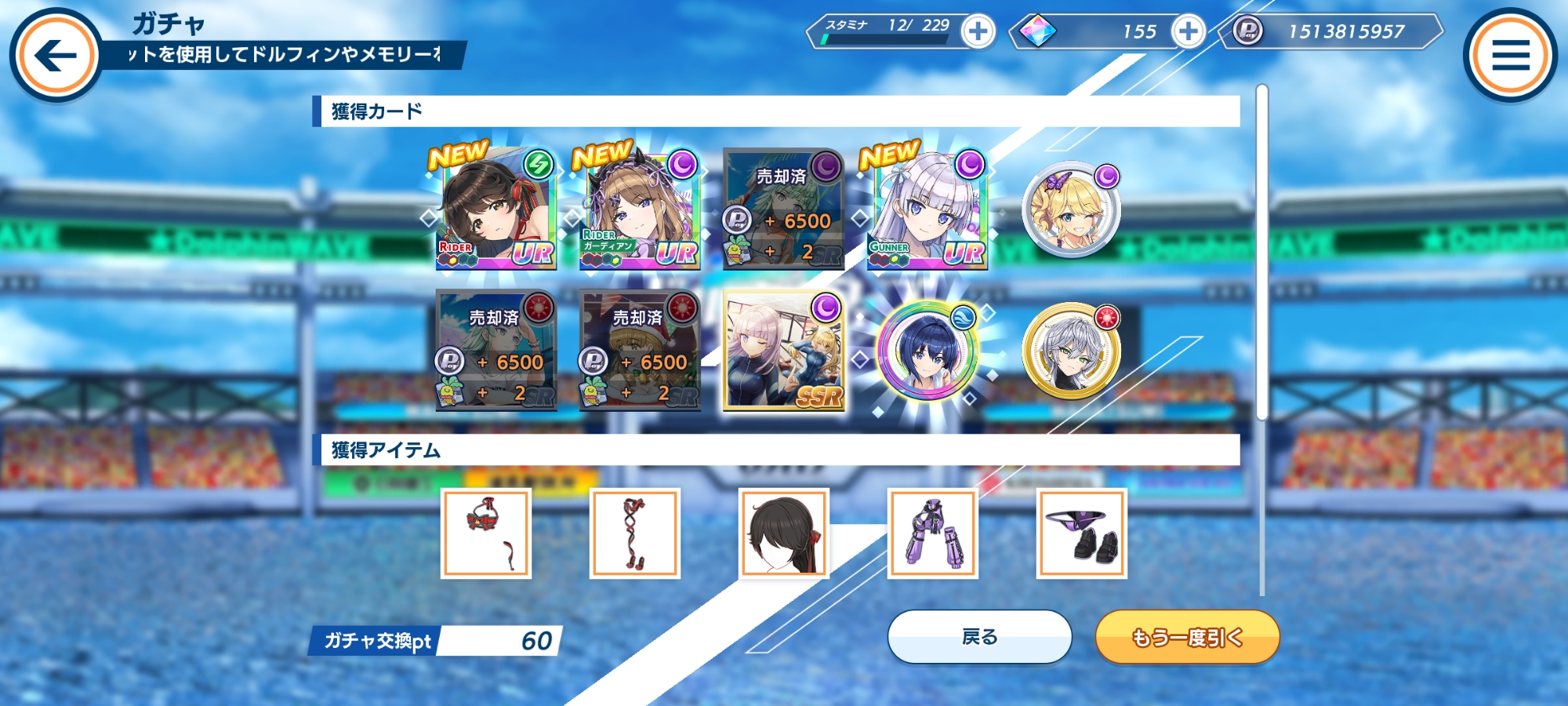The width and height of the screenshot is (1568, 706).
Task: Select the gray-haired gold-framed medal
Action: 1071,351
